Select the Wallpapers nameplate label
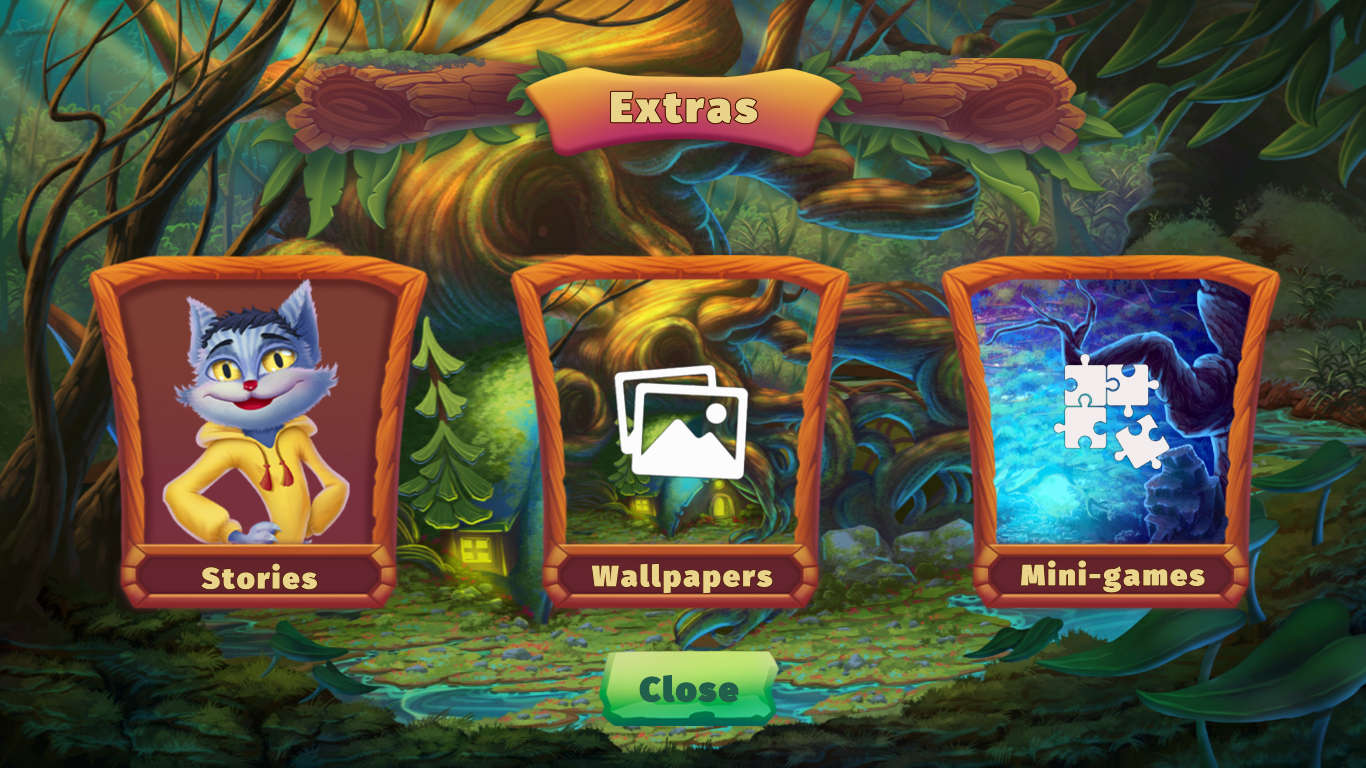This screenshot has height=768, width=1366. click(x=683, y=576)
